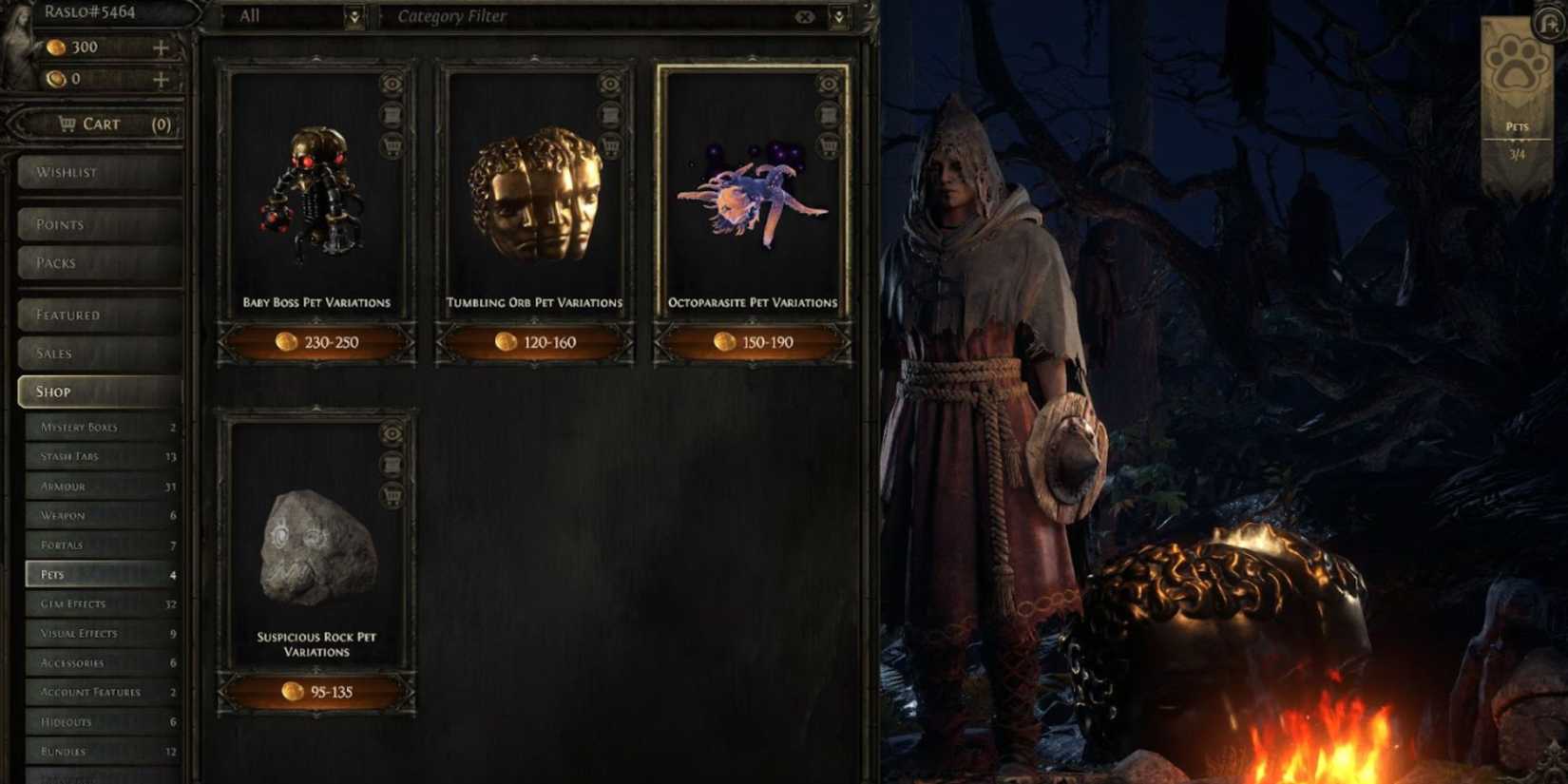Screen dimensions: 1568x784
Task: Clear the Category Filter with the X button
Action: 806,16
